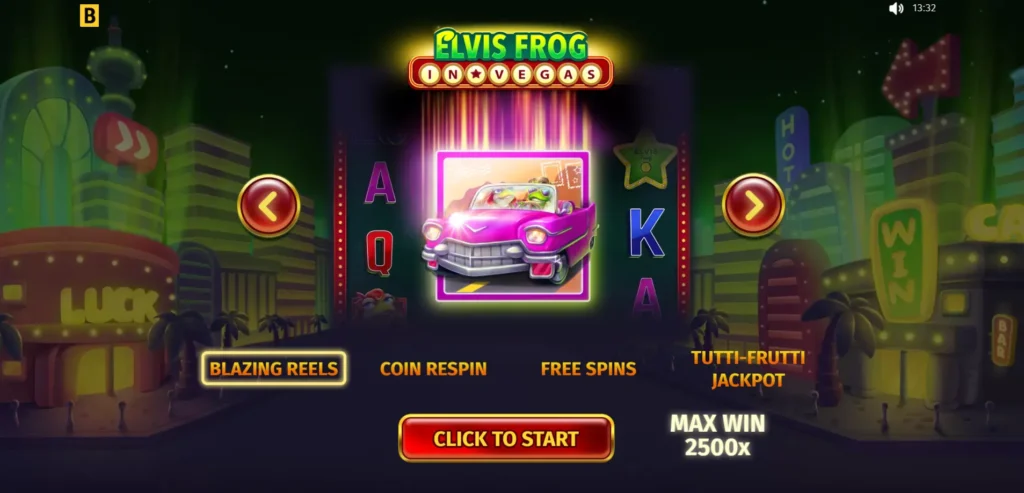Click the yellow B logo icon
Screen dimensions: 1024x493
[90, 16]
